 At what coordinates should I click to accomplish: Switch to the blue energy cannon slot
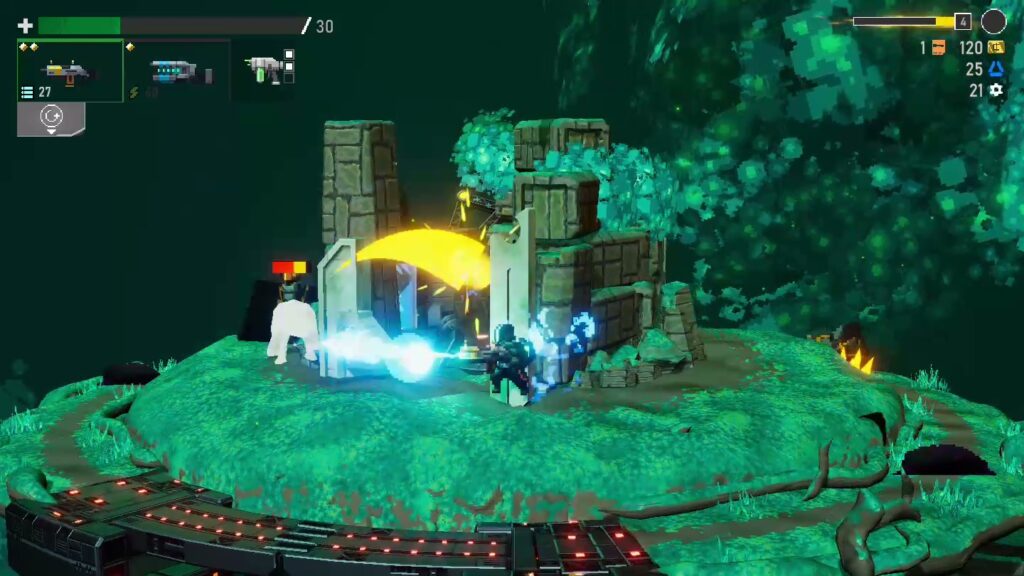(x=179, y=71)
